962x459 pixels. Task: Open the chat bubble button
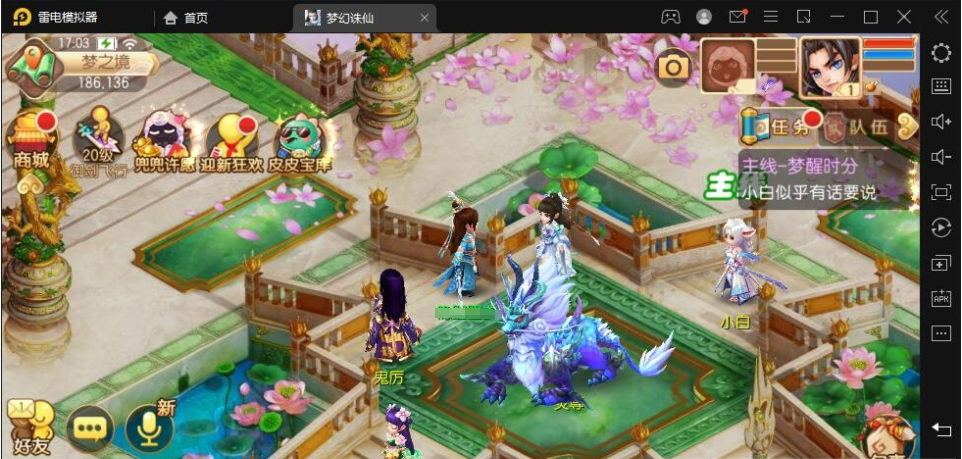pyautogui.click(x=90, y=428)
